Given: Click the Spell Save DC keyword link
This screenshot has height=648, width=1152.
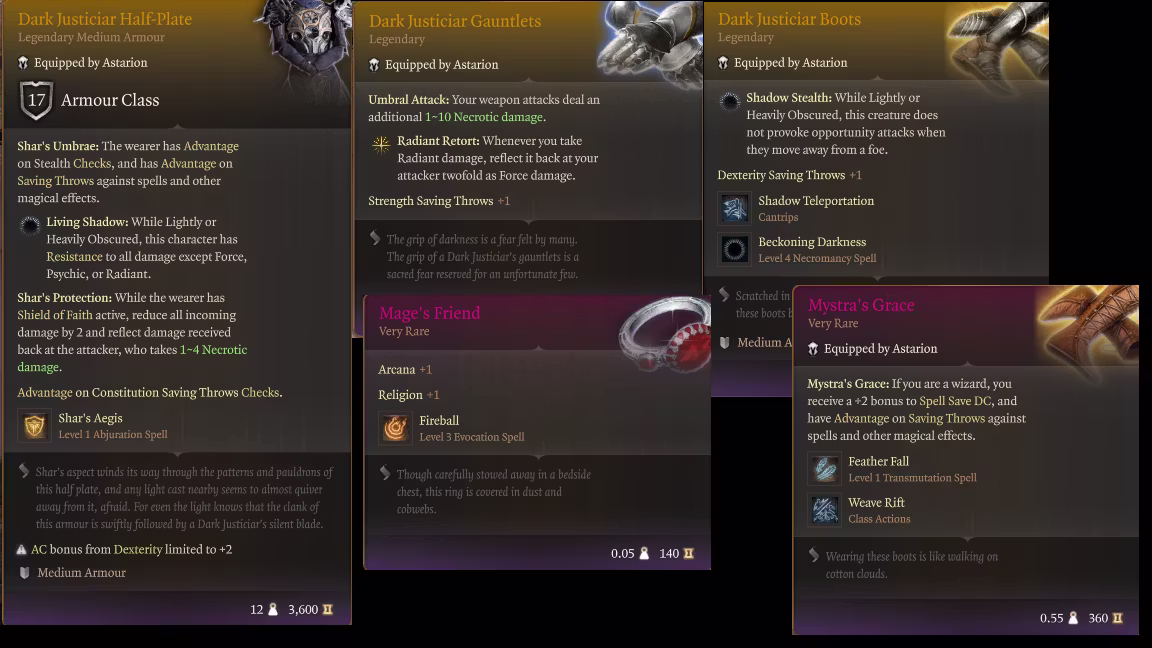Looking at the screenshot, I should coord(957,401).
